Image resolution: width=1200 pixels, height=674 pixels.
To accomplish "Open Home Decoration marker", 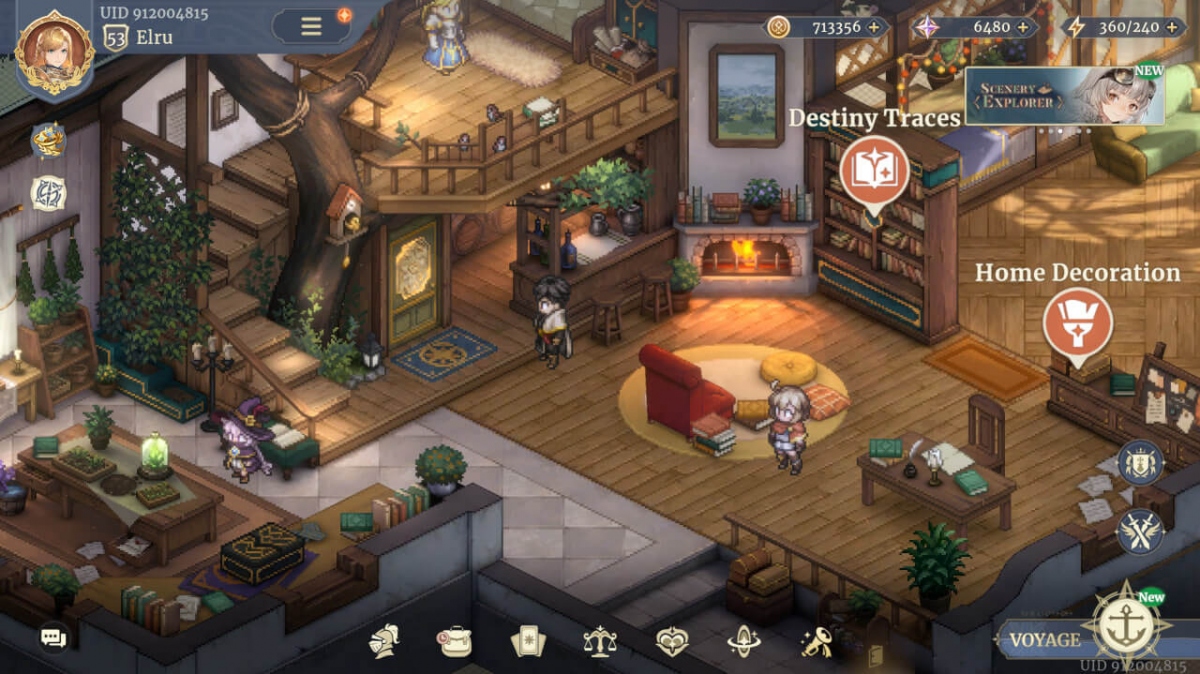I will [x=1077, y=322].
